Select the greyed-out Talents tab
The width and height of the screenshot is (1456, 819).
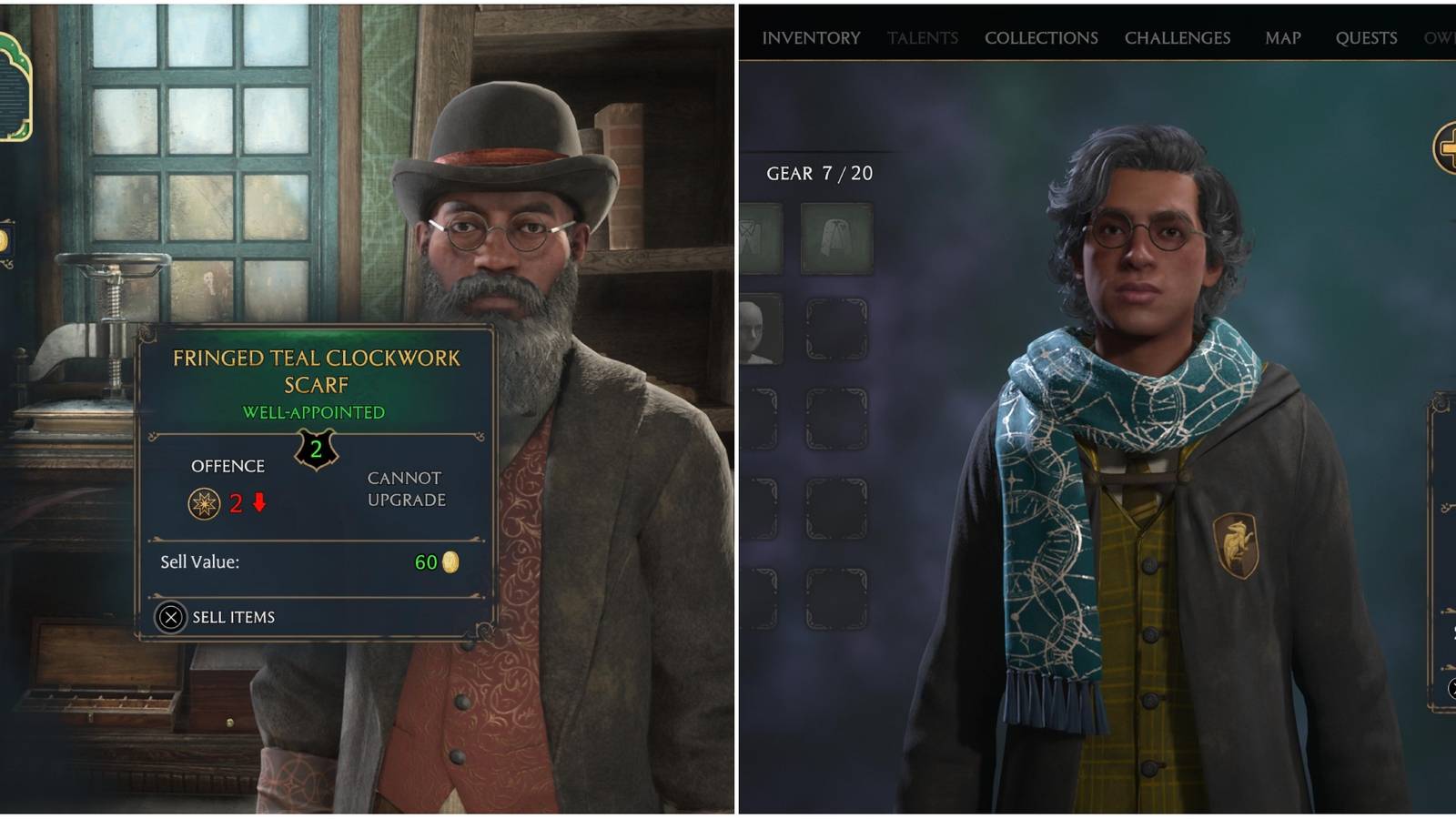click(x=922, y=38)
